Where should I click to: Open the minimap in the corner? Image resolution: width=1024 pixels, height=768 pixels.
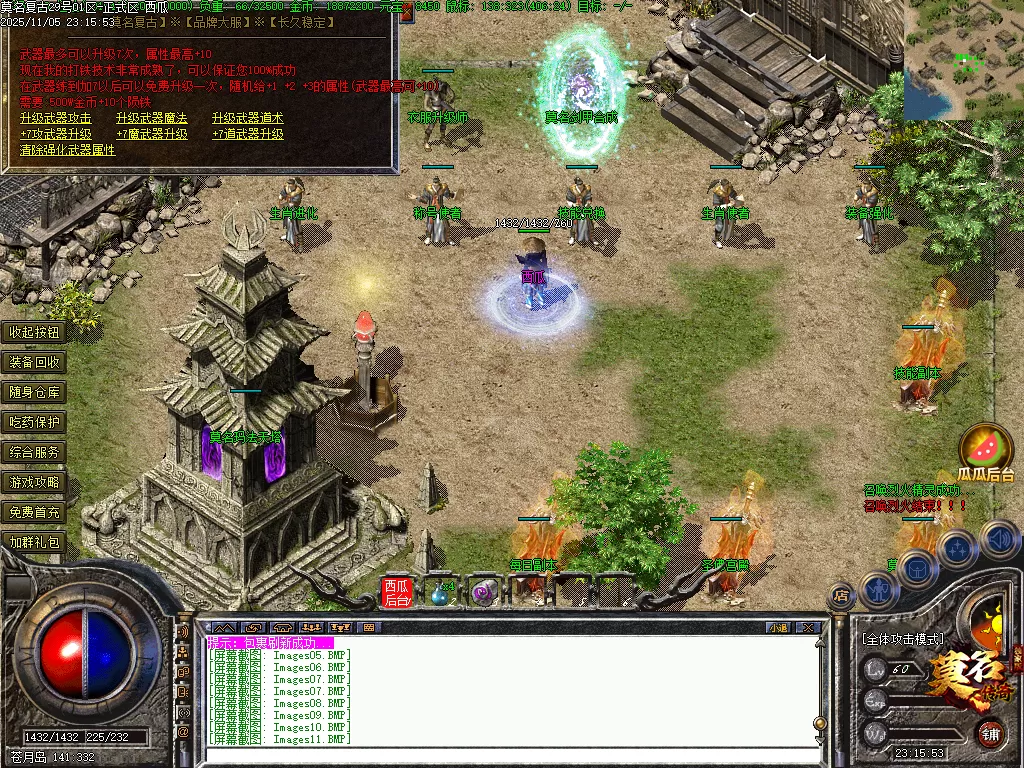[963, 58]
